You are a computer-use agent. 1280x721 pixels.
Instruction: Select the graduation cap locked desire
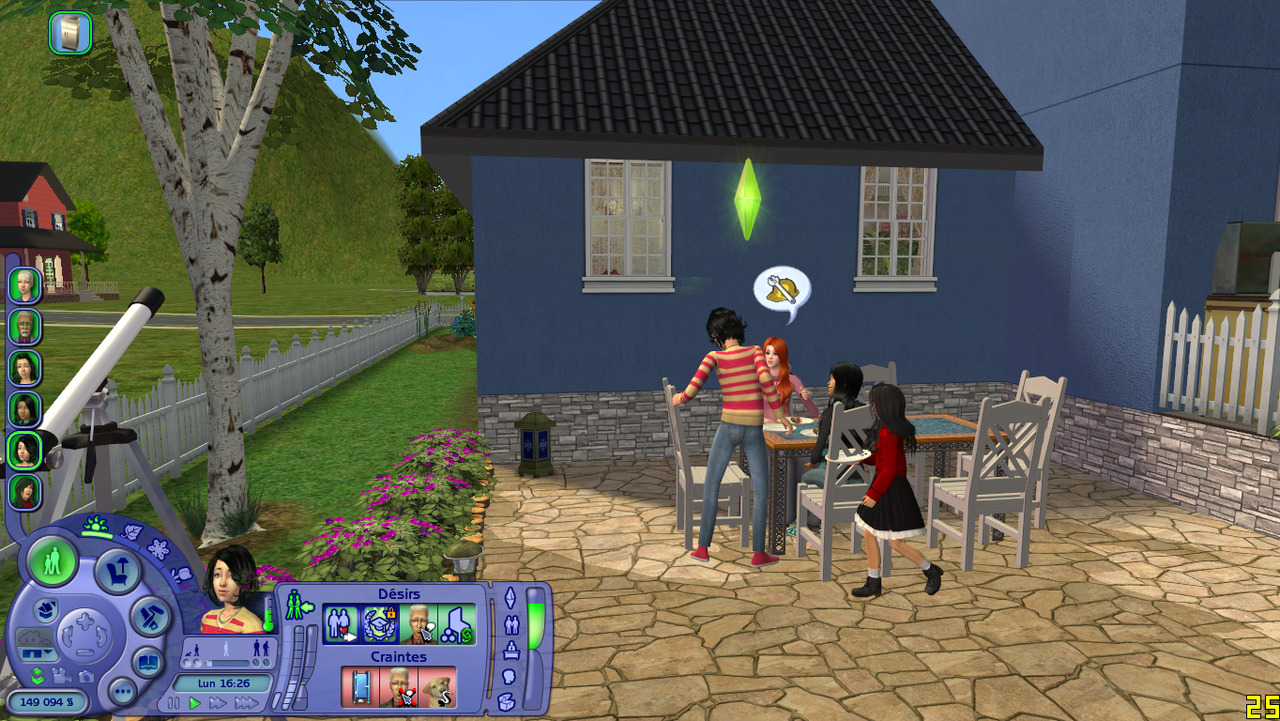(380, 624)
